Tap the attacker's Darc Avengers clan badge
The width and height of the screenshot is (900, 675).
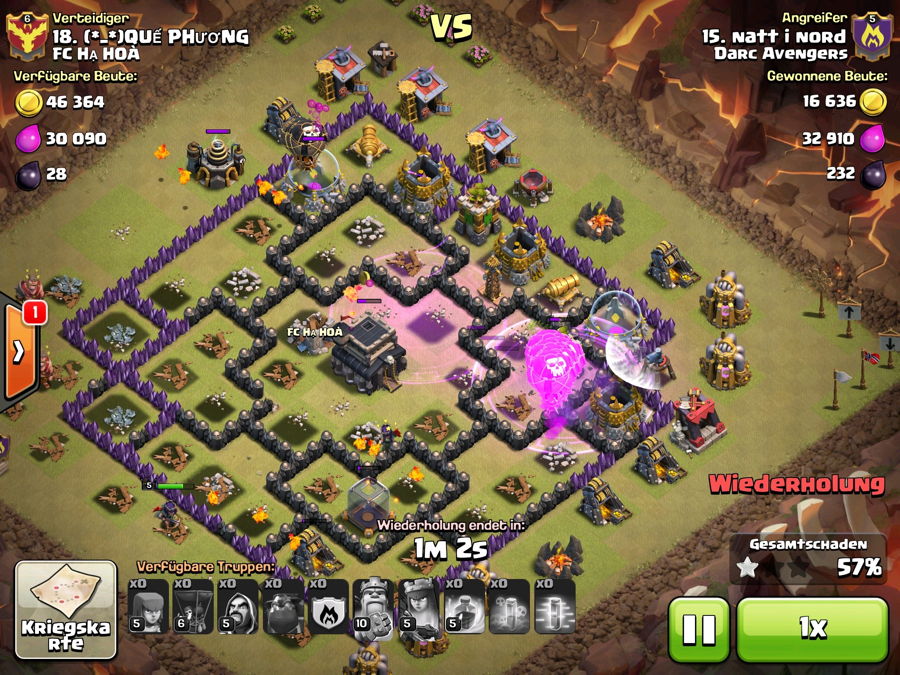pos(872,38)
